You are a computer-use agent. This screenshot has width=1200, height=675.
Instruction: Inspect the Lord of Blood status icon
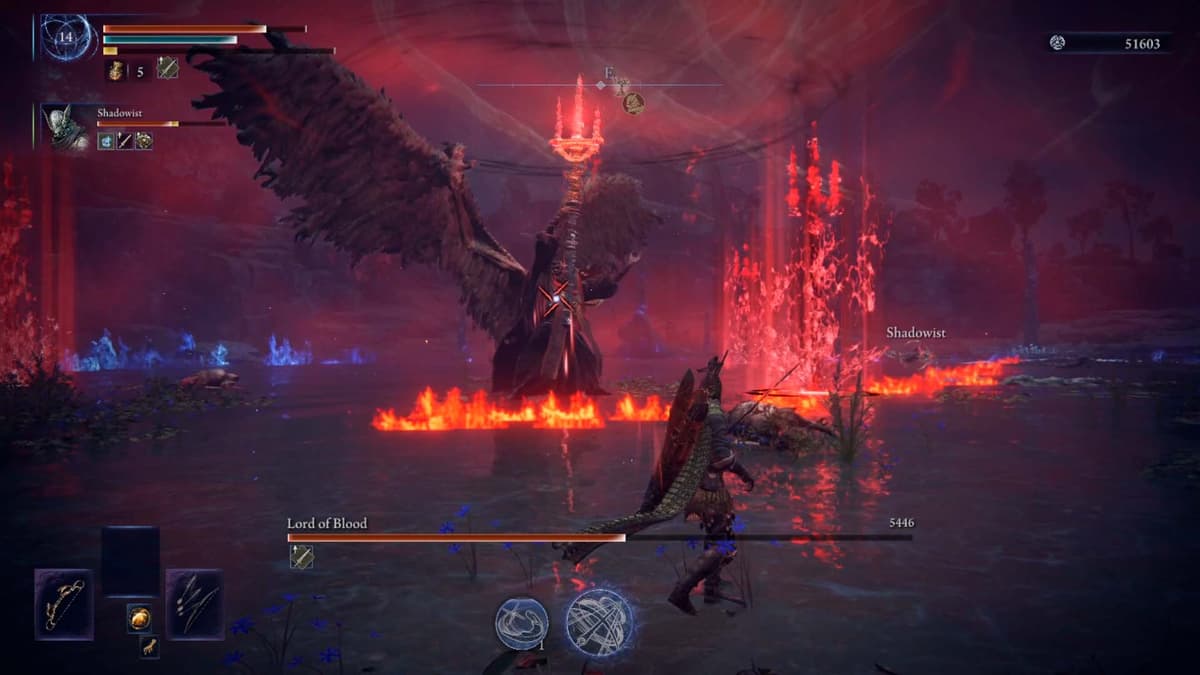click(301, 557)
